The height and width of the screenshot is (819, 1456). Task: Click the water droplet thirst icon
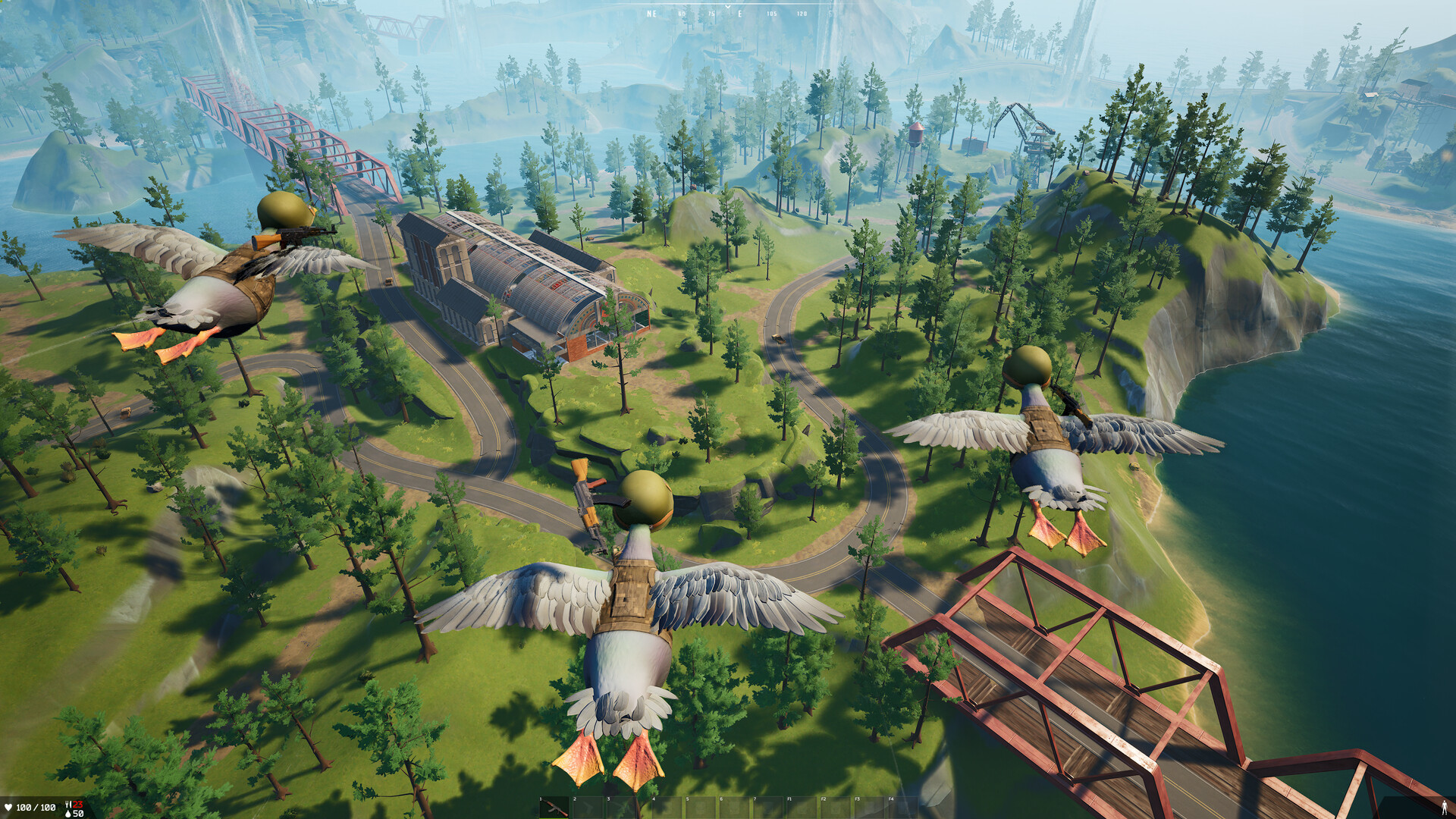click(x=68, y=814)
